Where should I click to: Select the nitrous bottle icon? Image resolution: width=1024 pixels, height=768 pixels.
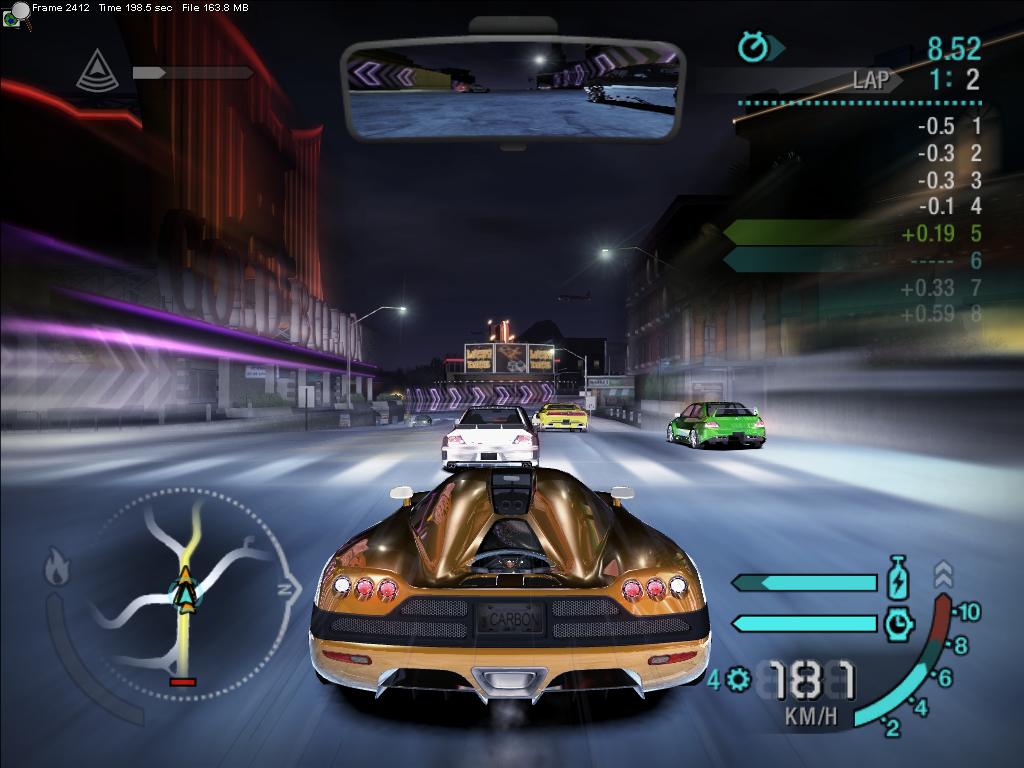(898, 581)
